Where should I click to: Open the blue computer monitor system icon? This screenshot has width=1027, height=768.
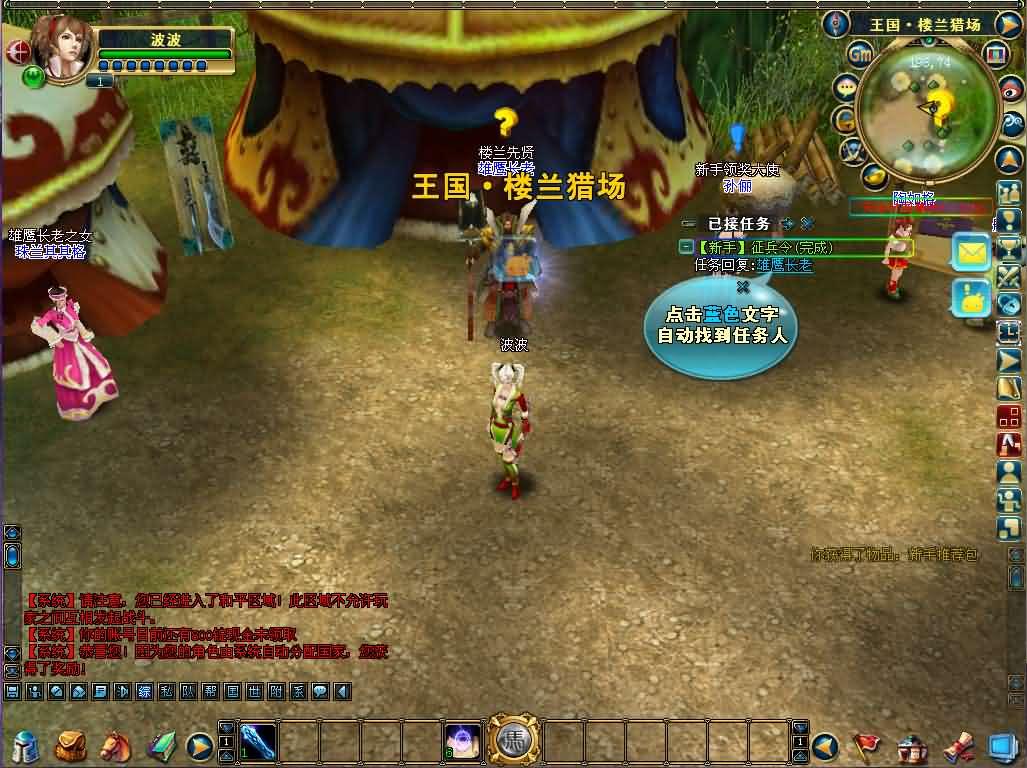coord(1001,746)
